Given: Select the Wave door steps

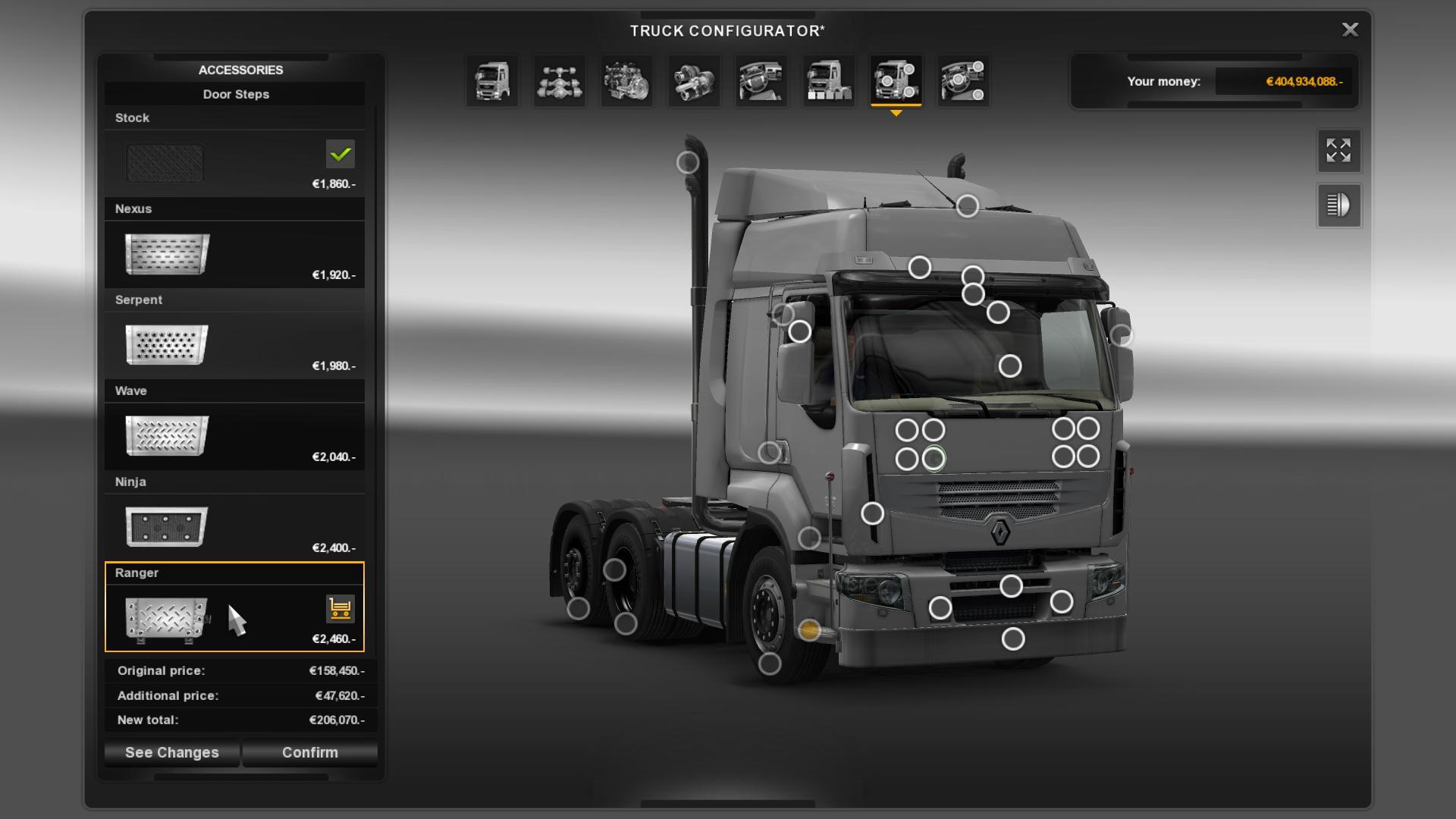Looking at the screenshot, I should click(234, 435).
